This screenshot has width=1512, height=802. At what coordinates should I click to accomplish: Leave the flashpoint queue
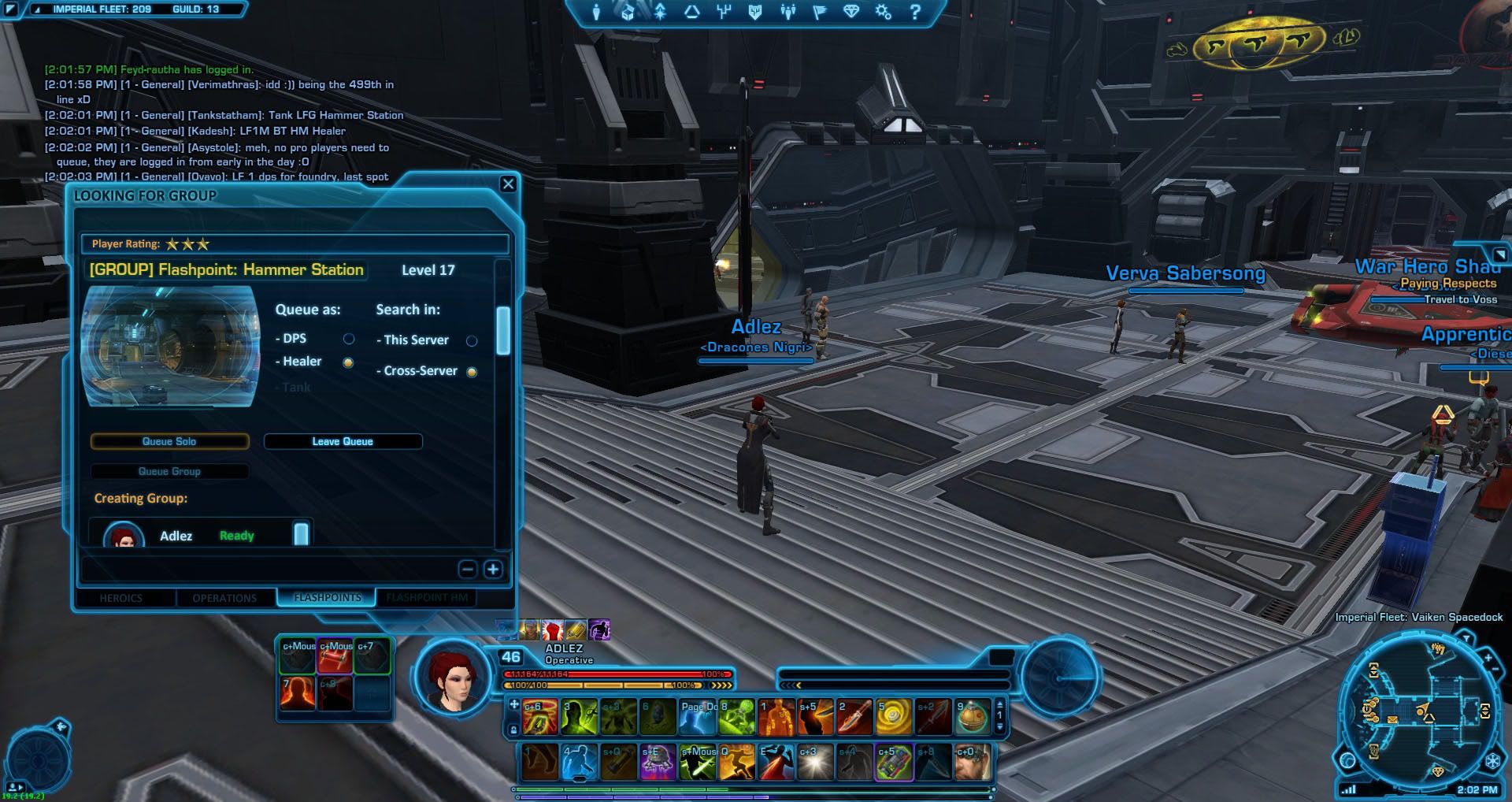pos(343,442)
